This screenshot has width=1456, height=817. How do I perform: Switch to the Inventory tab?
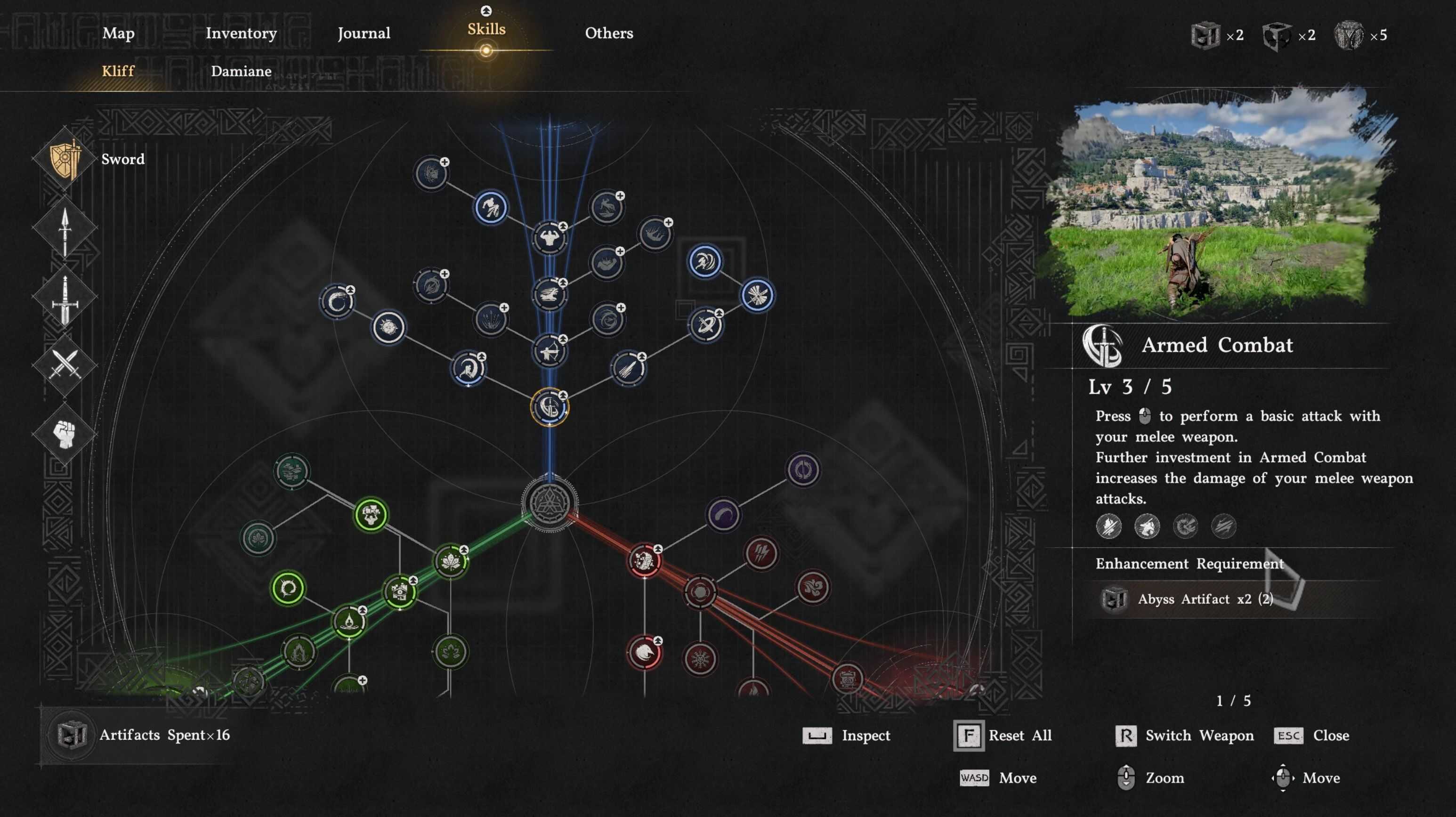241,33
